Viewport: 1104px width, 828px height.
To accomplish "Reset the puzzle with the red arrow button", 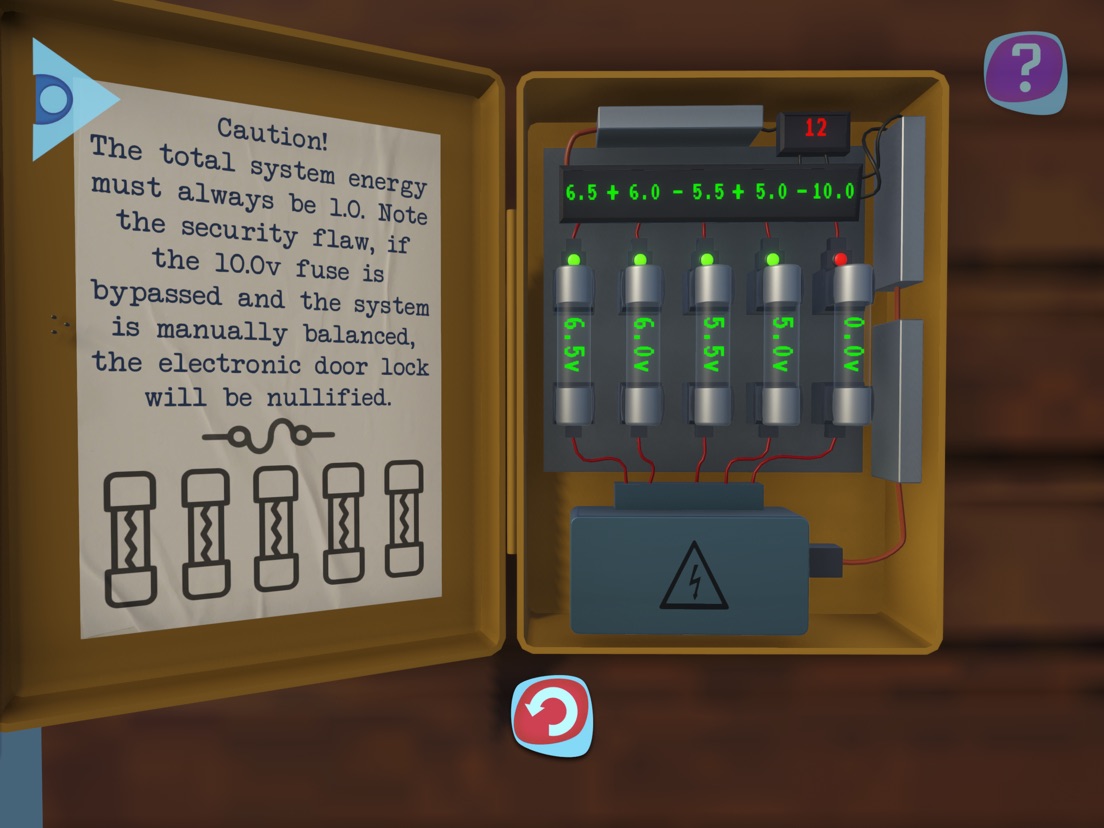I will tap(552, 716).
